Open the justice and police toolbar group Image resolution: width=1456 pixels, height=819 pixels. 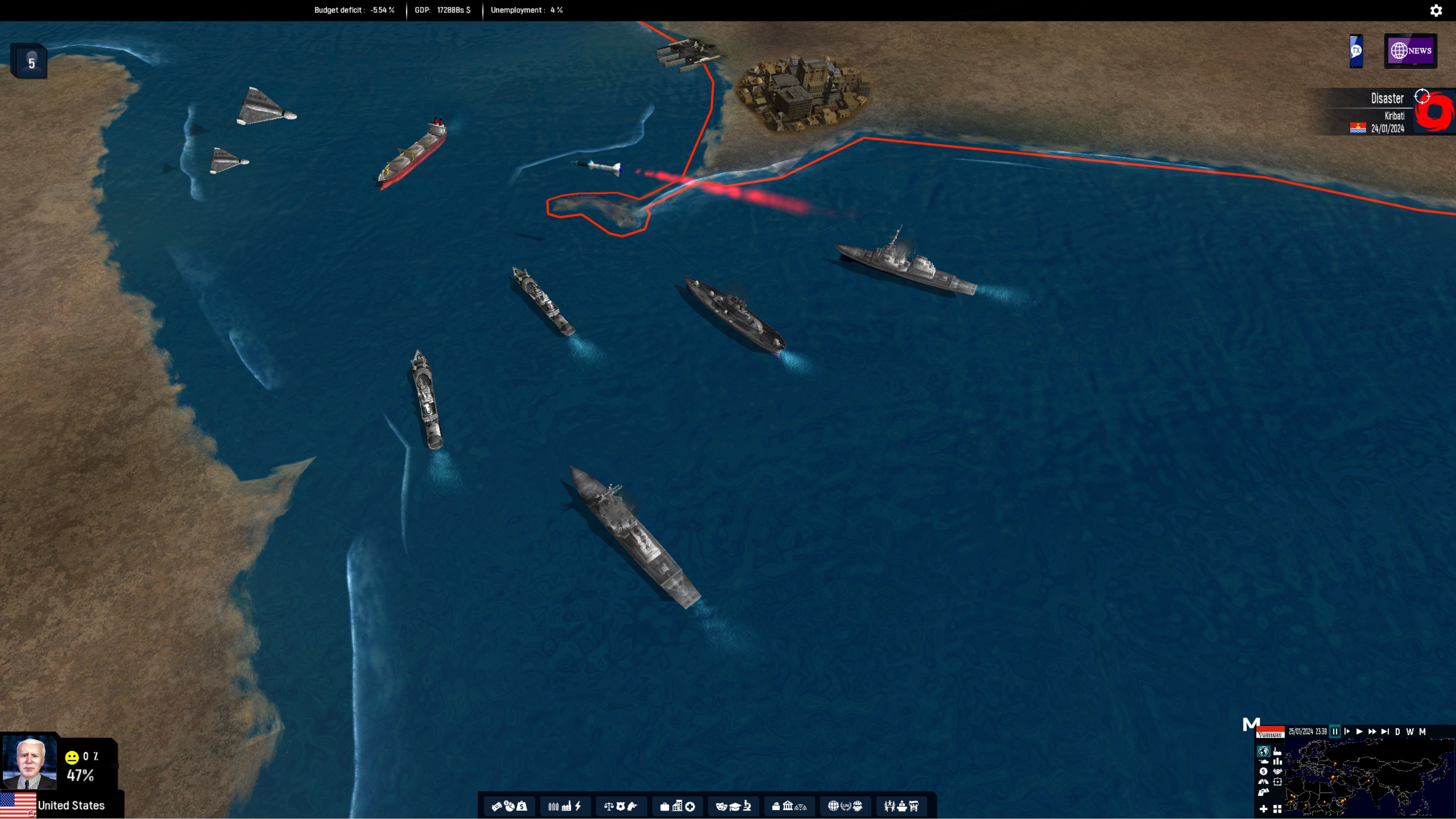[621, 806]
